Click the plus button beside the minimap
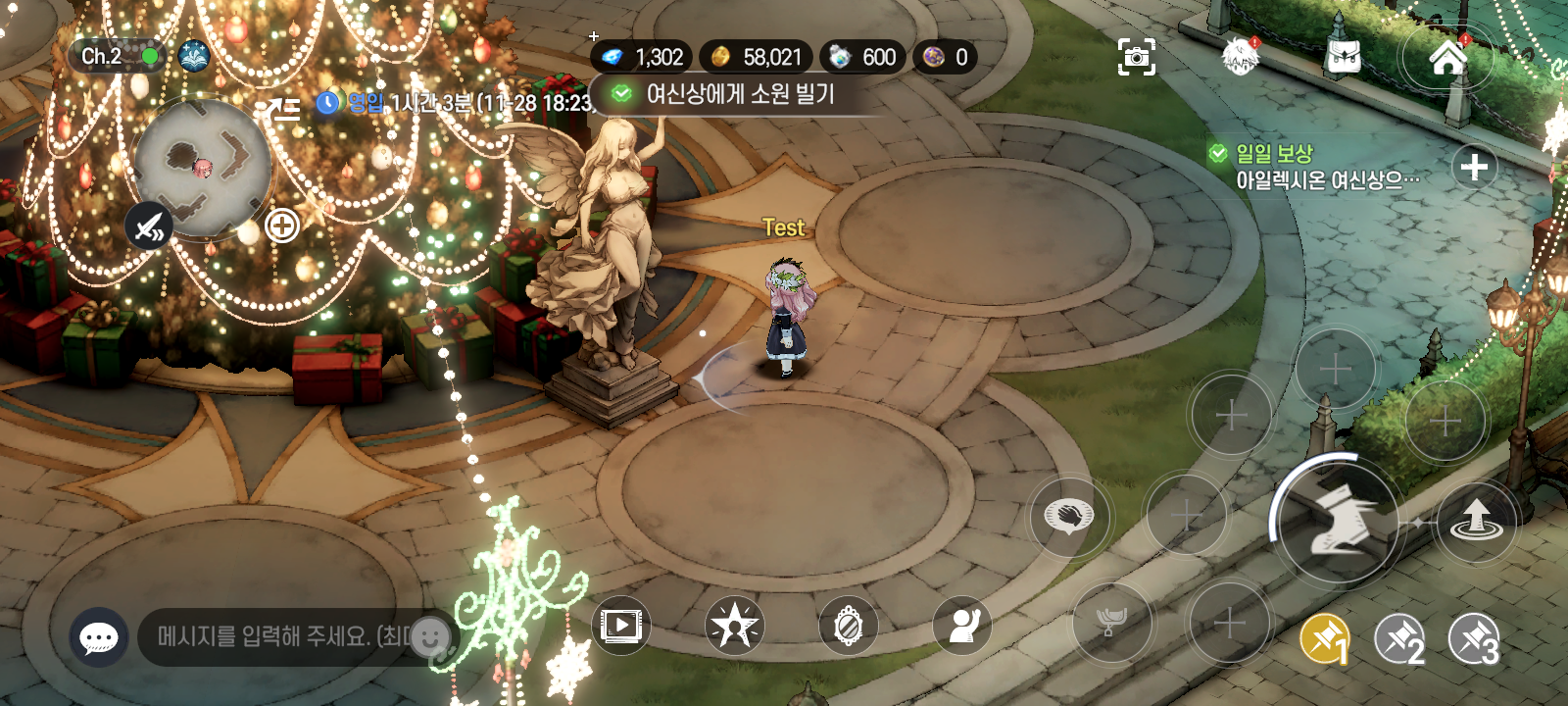The image size is (1568, 706). click(282, 227)
